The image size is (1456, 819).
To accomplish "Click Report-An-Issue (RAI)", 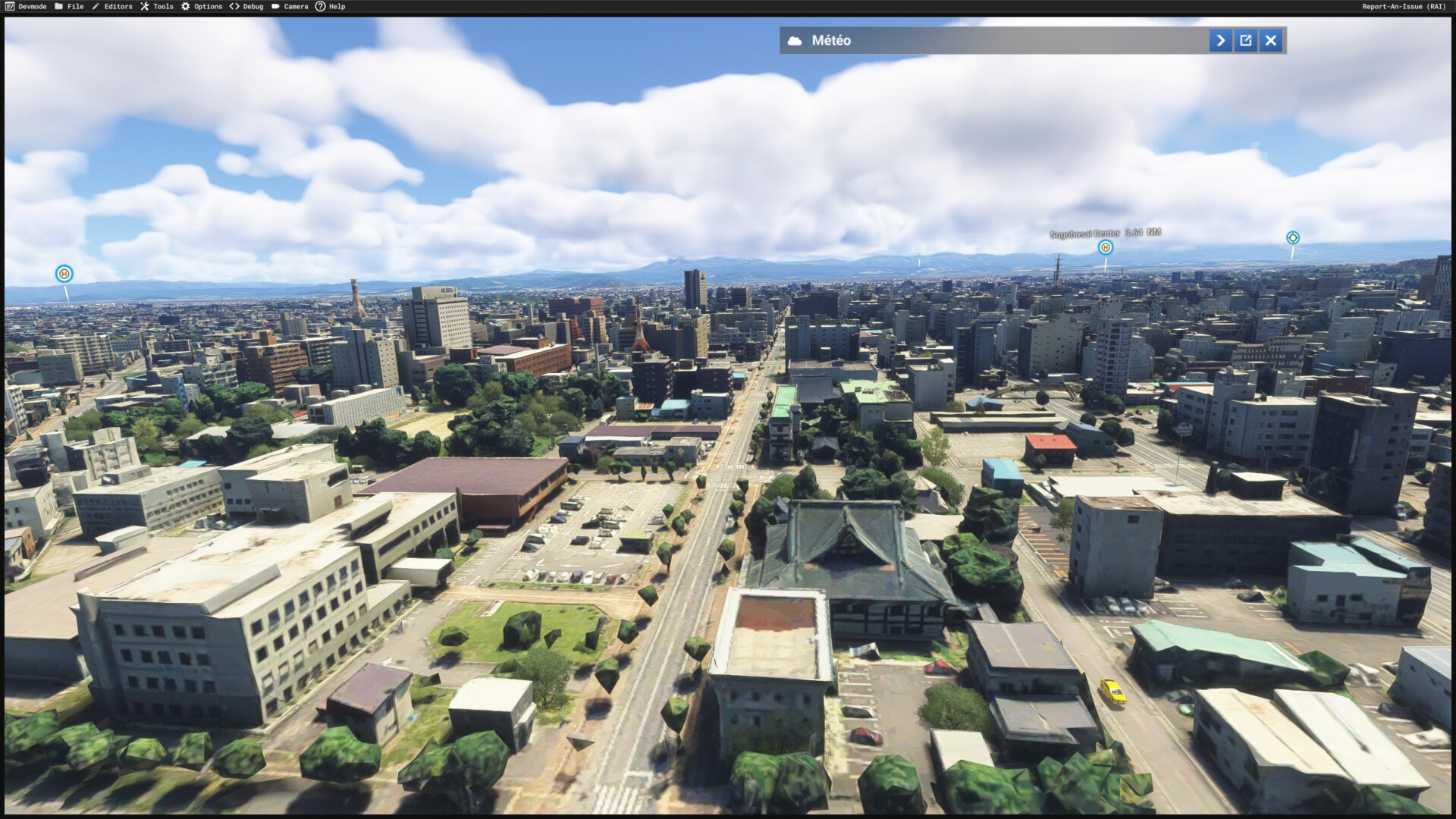I will click(1404, 7).
